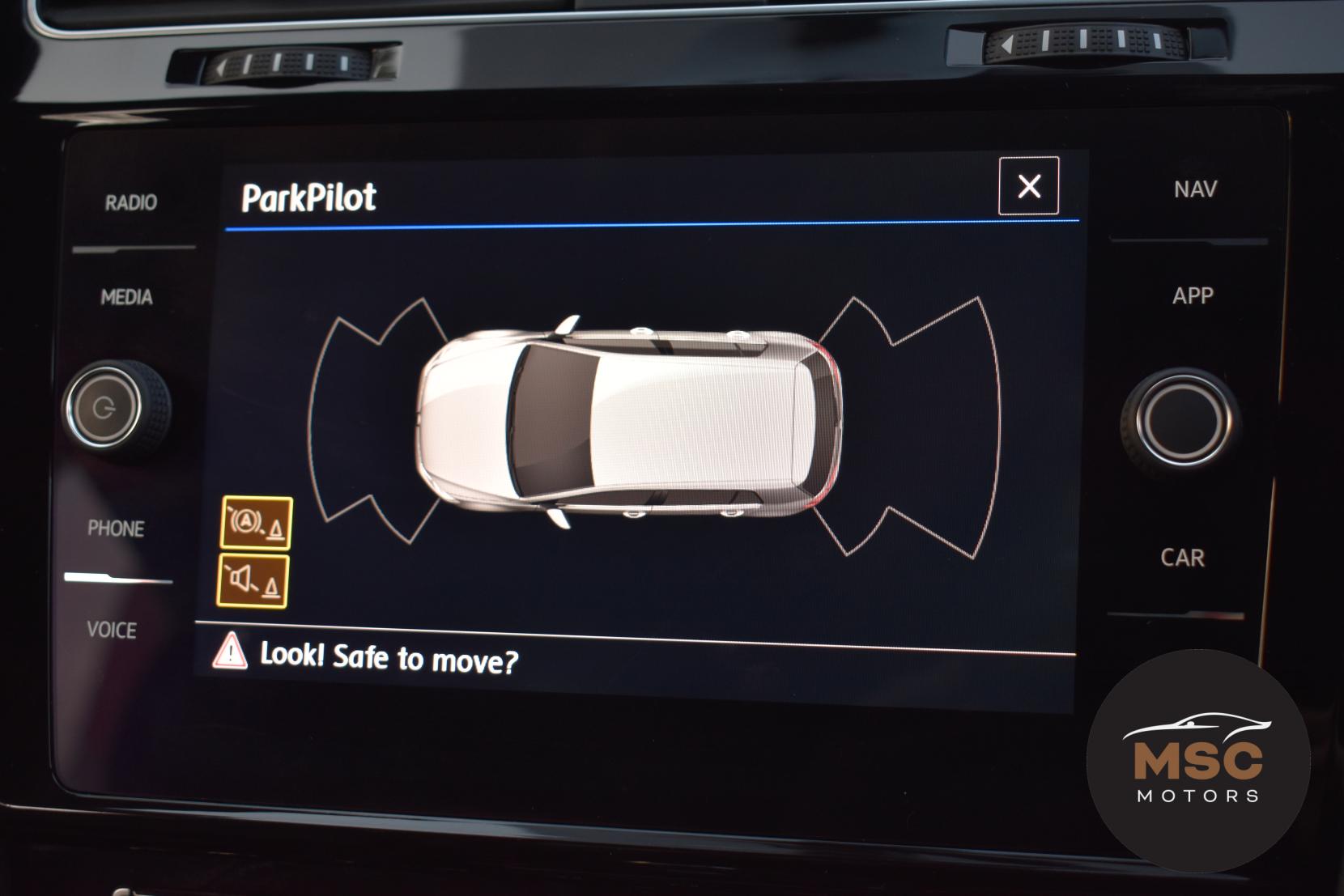Switch to MEDIA source
The height and width of the screenshot is (896, 1344).
click(126, 297)
